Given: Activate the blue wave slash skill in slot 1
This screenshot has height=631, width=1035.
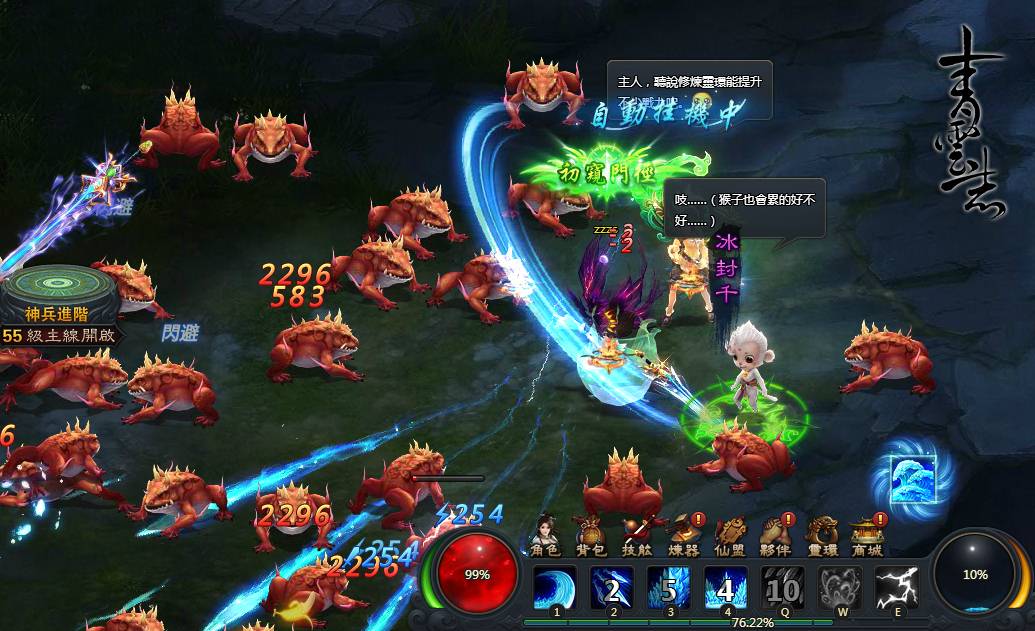Looking at the screenshot, I should click(x=554, y=587).
